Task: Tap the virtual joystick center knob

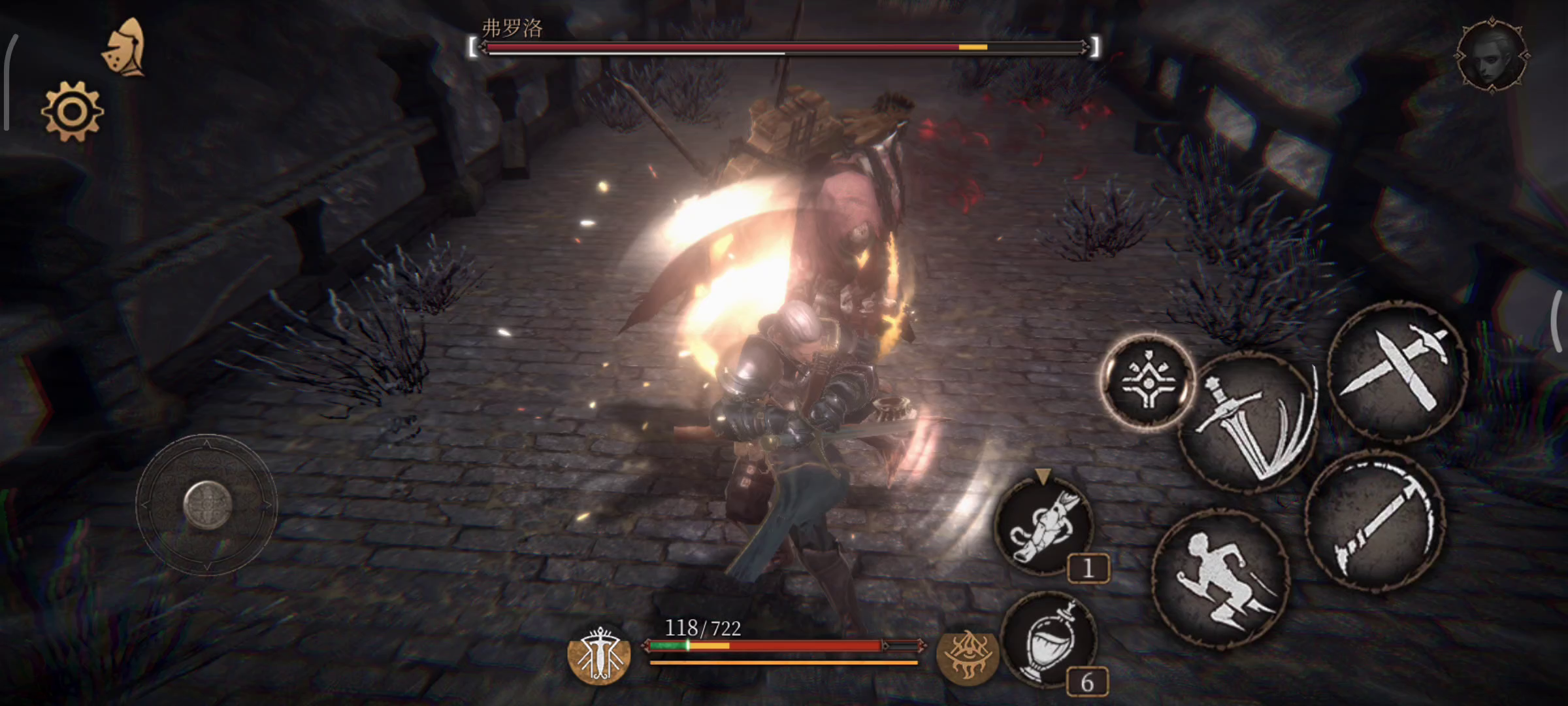Action: coord(207,504)
